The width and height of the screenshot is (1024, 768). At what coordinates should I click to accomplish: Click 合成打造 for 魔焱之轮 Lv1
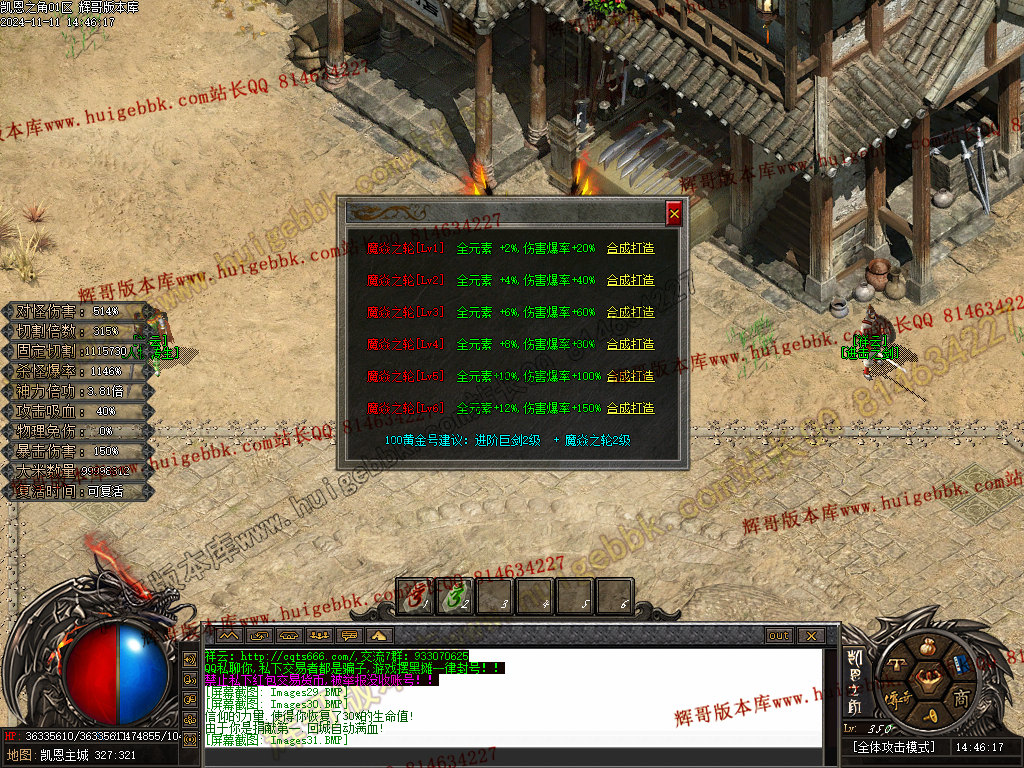click(630, 248)
